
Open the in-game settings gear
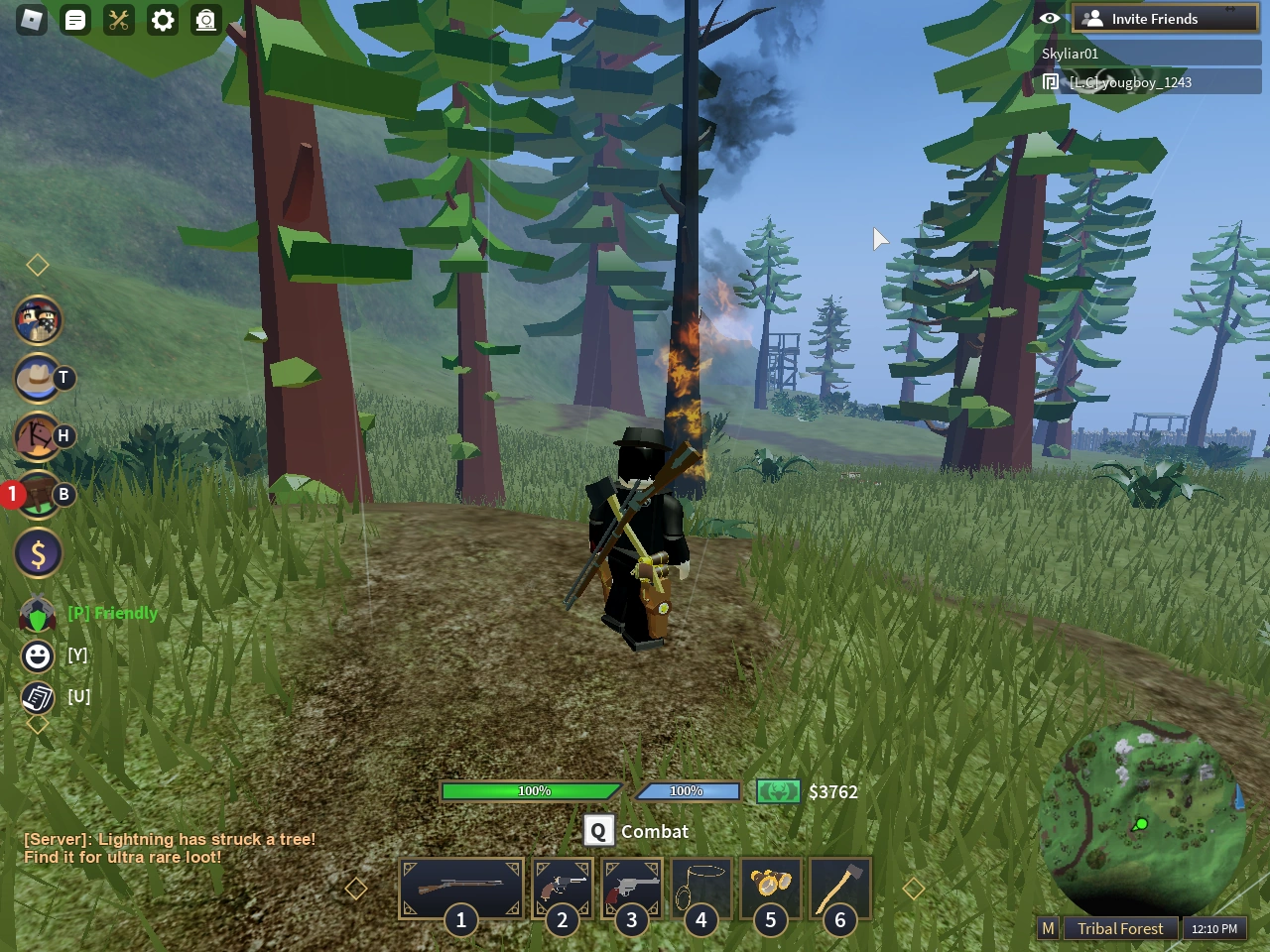[162, 20]
